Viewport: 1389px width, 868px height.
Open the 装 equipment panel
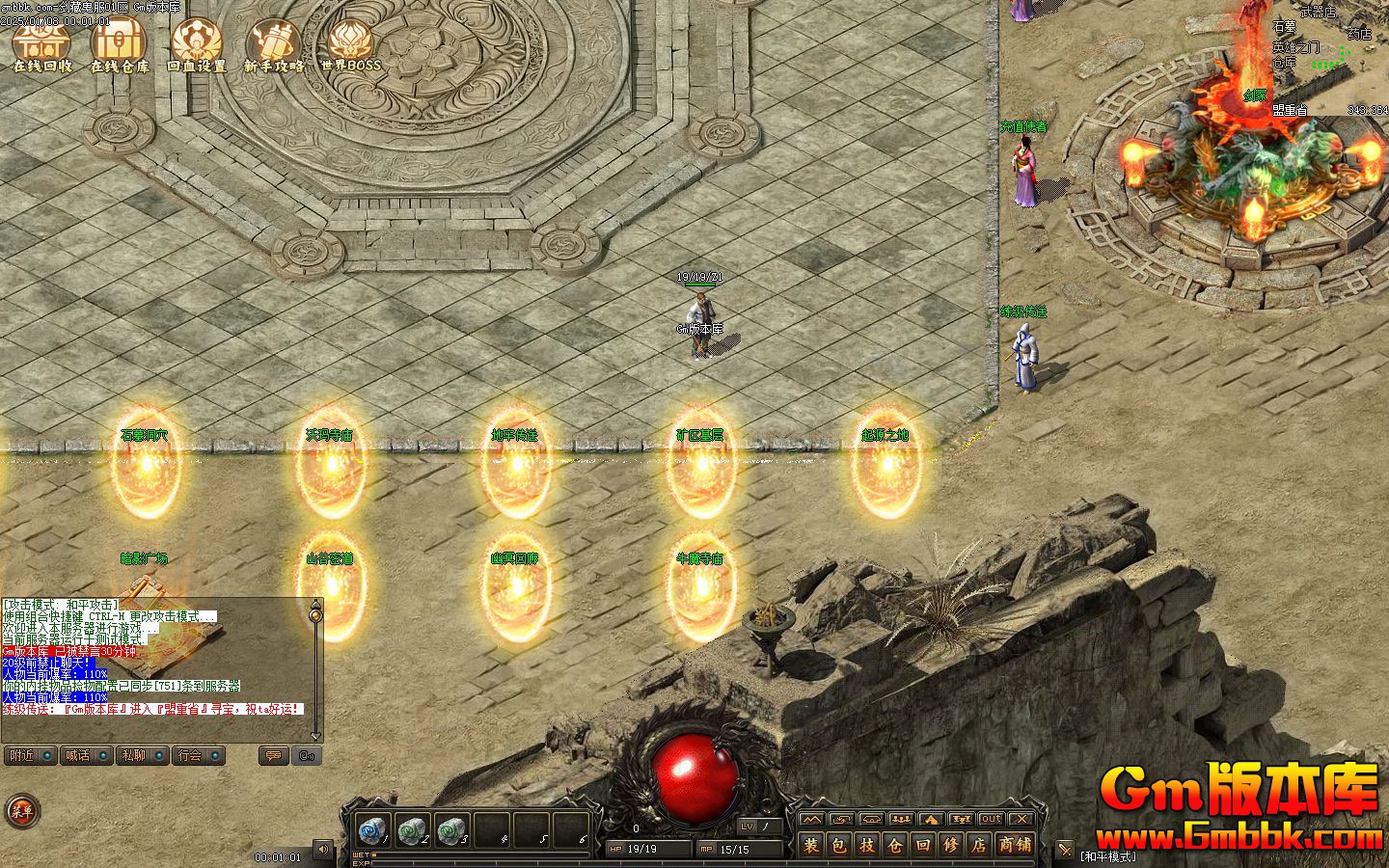811,846
